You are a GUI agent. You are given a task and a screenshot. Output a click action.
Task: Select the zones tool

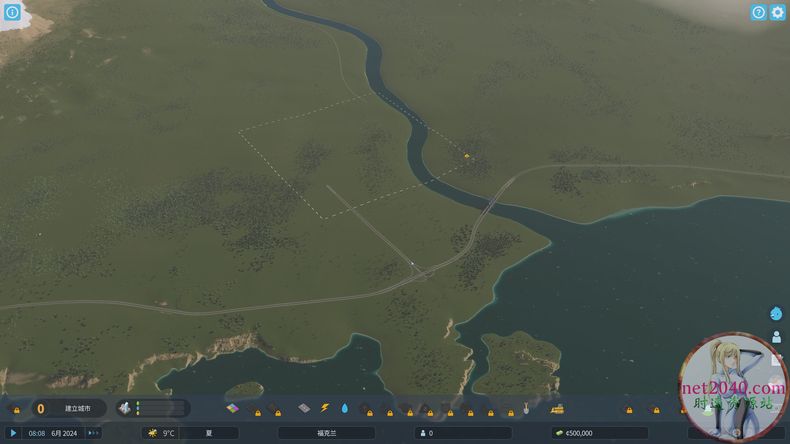(232, 408)
